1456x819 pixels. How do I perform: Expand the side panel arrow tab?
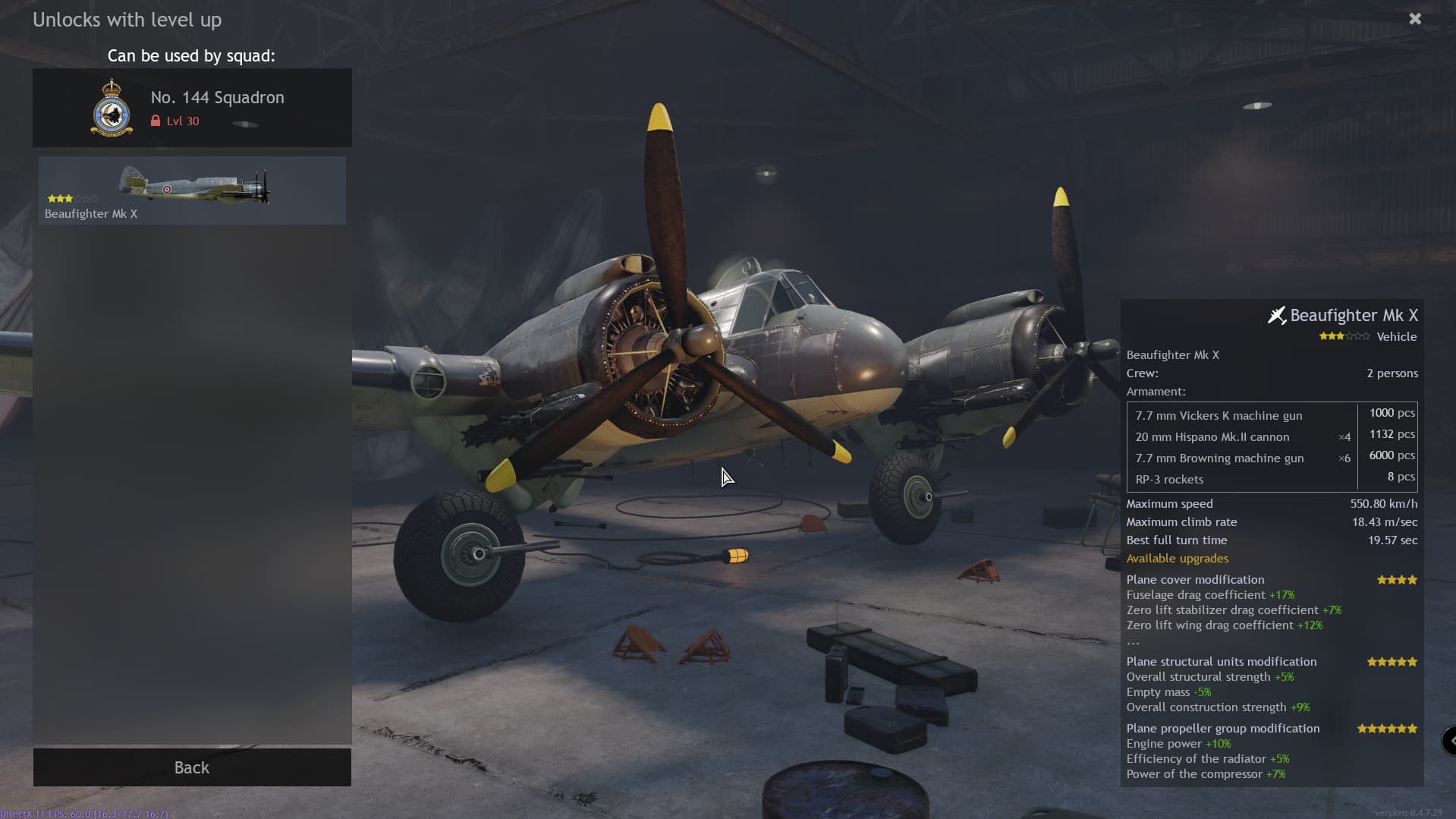(x=1450, y=740)
